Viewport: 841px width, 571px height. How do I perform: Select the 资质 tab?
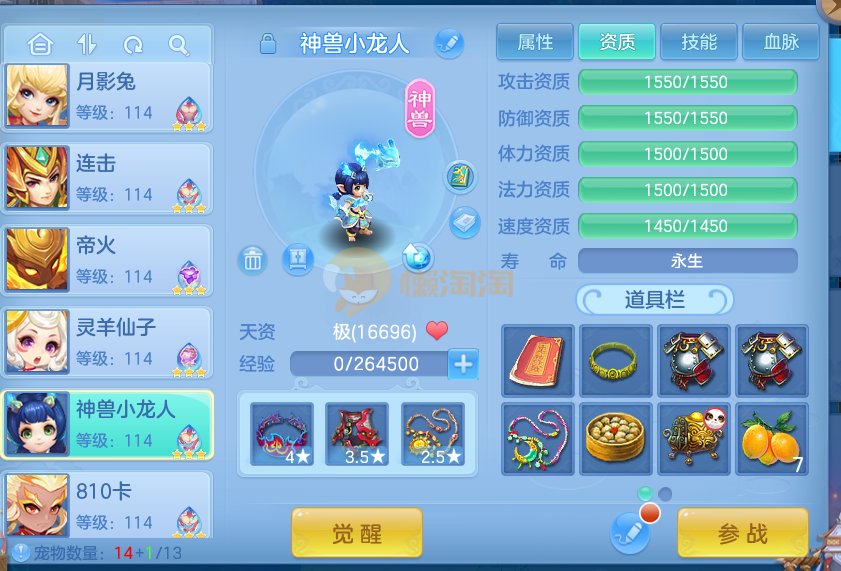click(617, 42)
